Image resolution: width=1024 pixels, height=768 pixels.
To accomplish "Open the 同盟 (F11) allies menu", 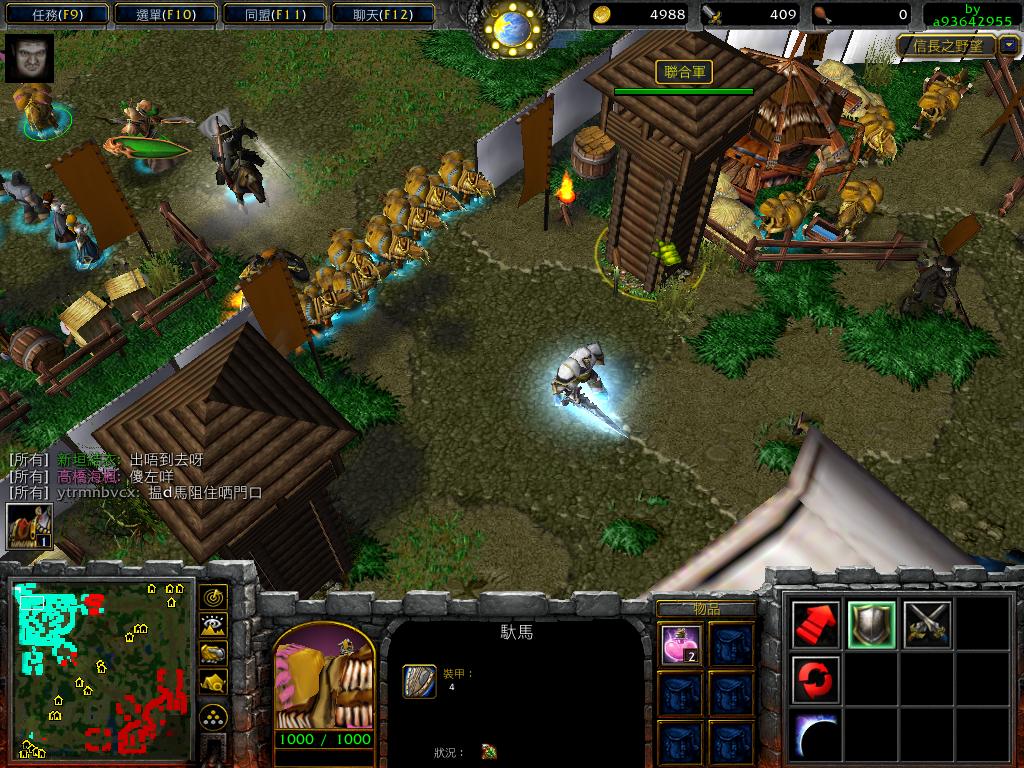I will (x=272, y=14).
